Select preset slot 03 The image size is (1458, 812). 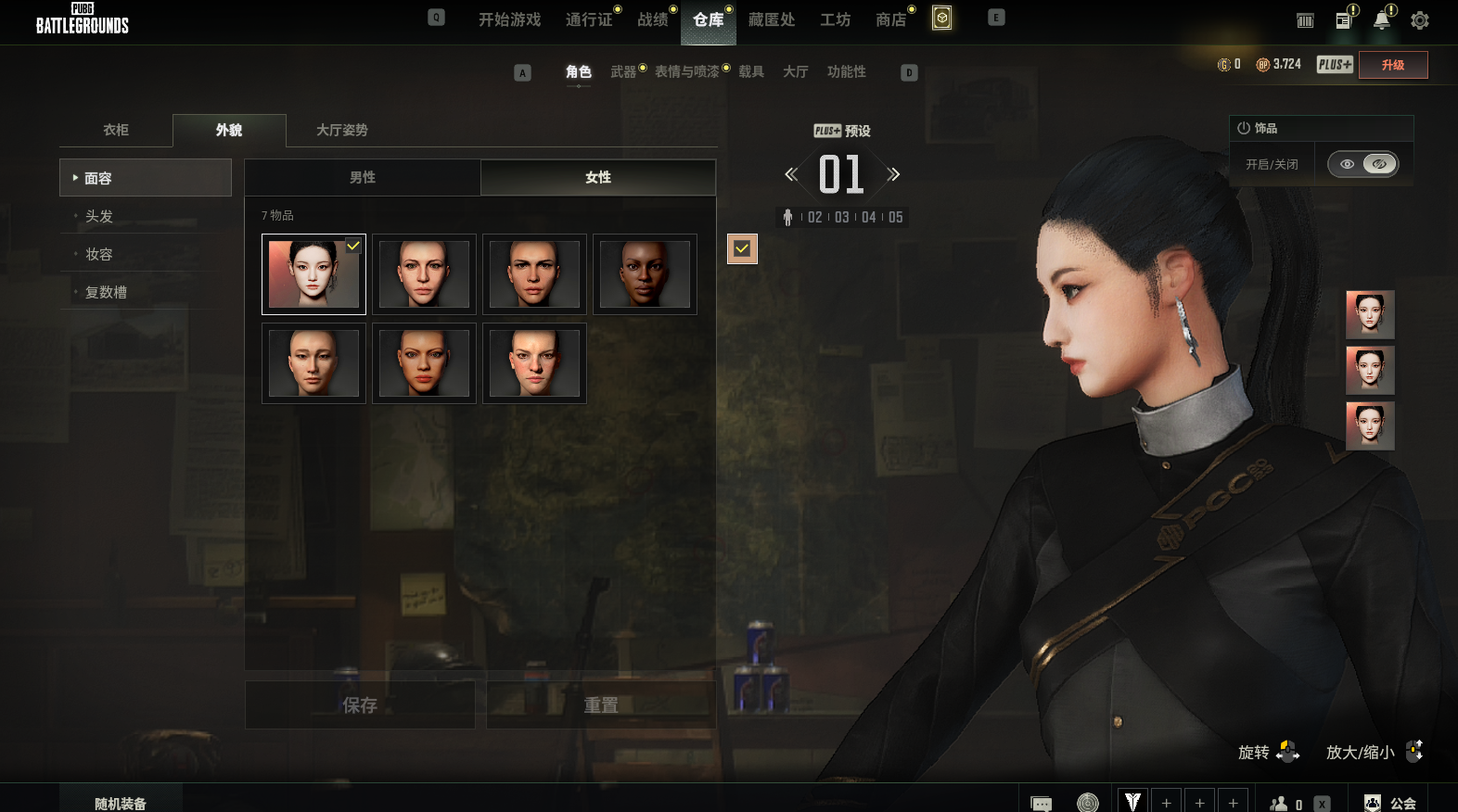[x=841, y=217]
